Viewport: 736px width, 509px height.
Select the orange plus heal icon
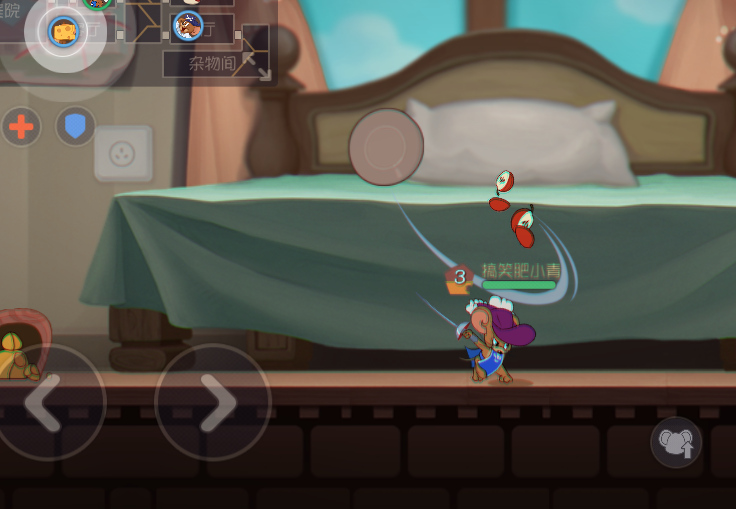(x=21, y=127)
